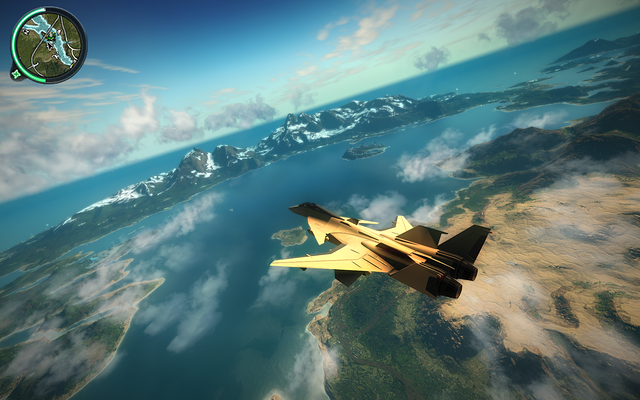The image size is (640, 400).
Task: Click the green star icon beside minimap
Action: coord(17,72)
